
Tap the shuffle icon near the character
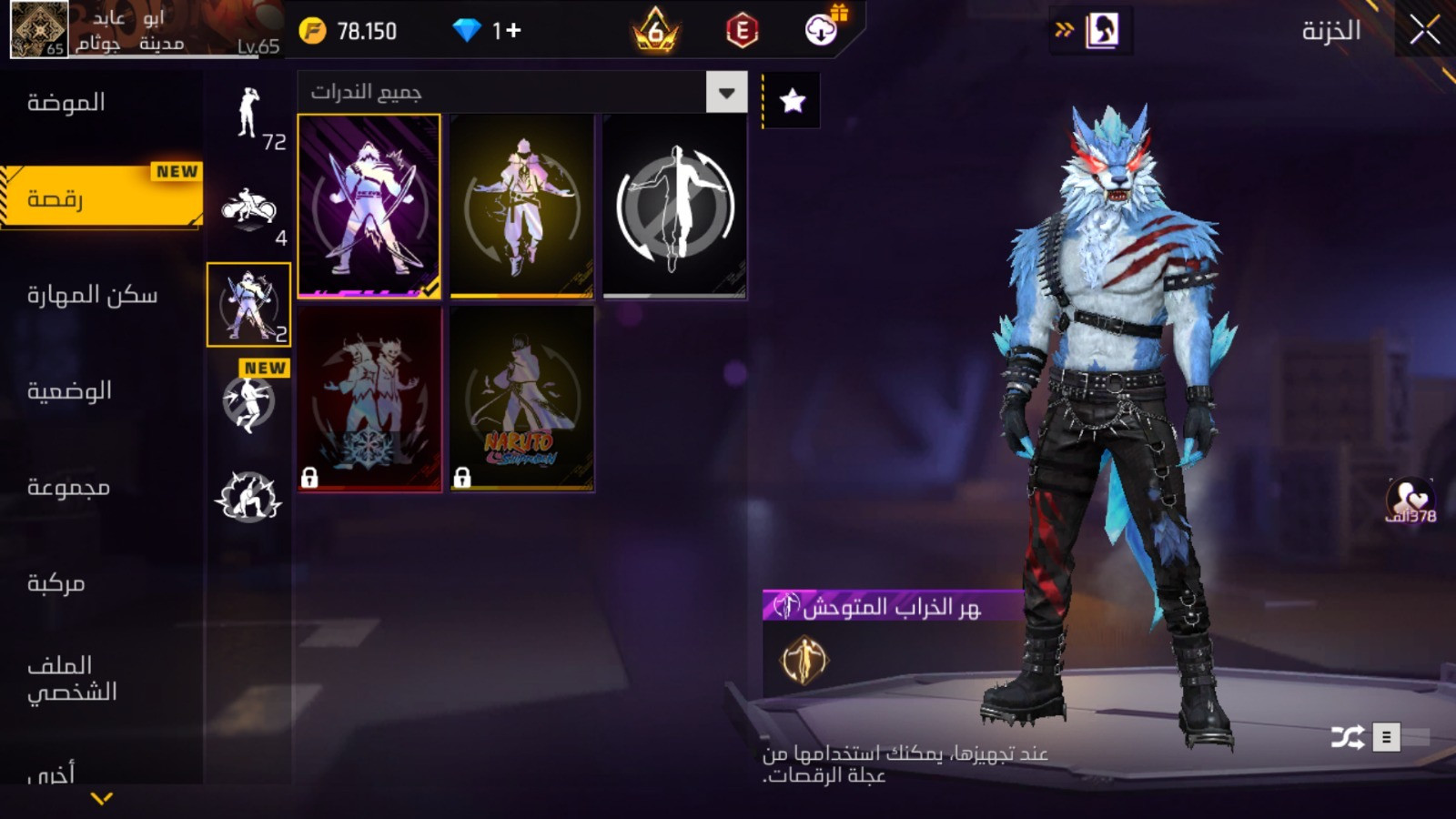tap(1347, 736)
